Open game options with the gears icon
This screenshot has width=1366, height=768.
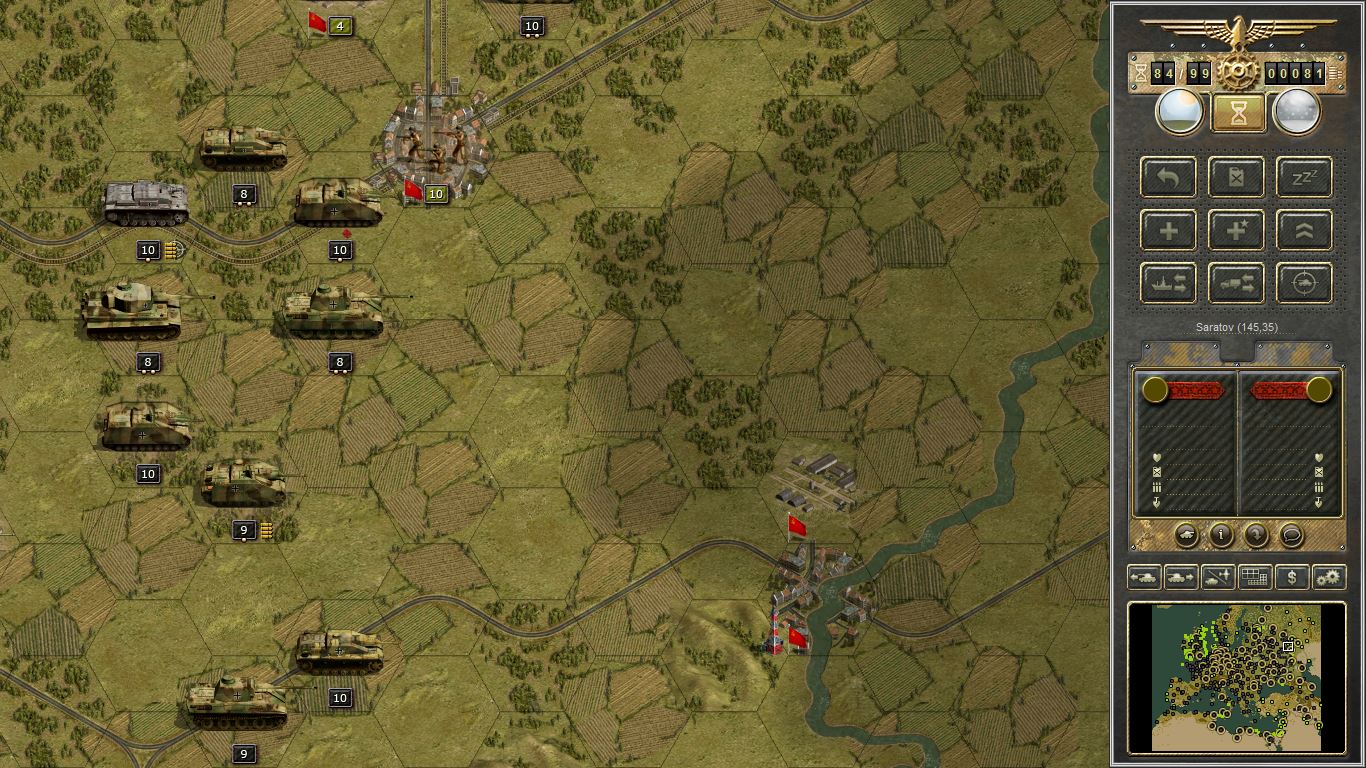pyautogui.click(x=1327, y=577)
